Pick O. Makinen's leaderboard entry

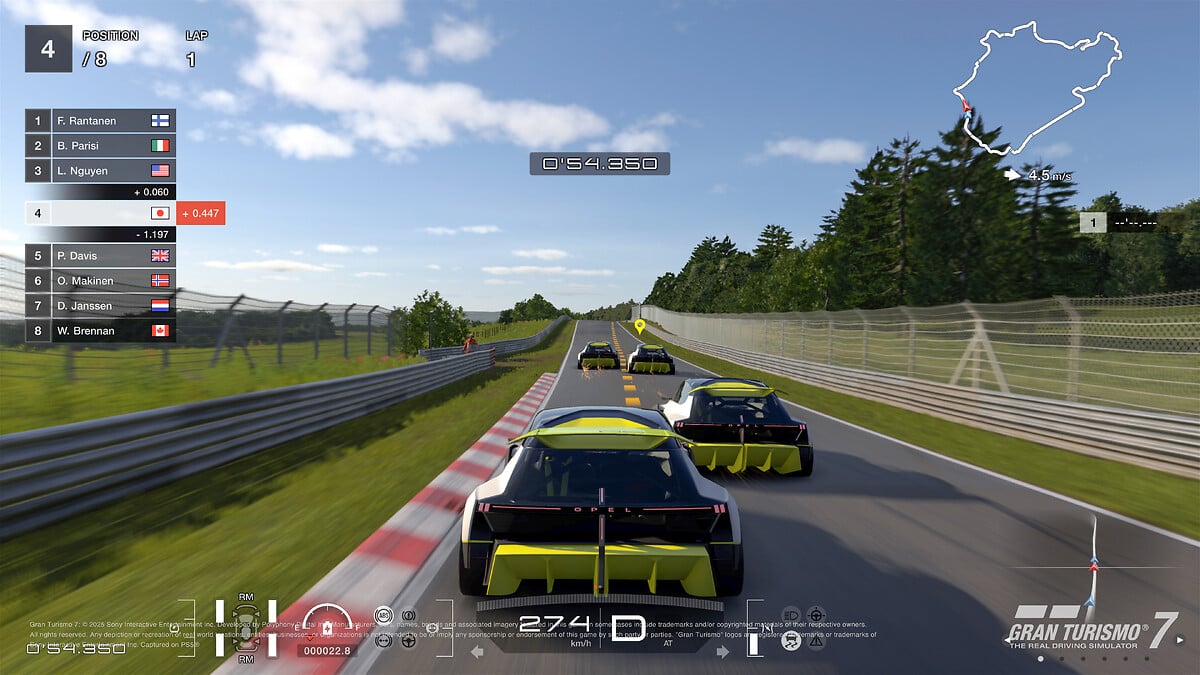[100, 281]
